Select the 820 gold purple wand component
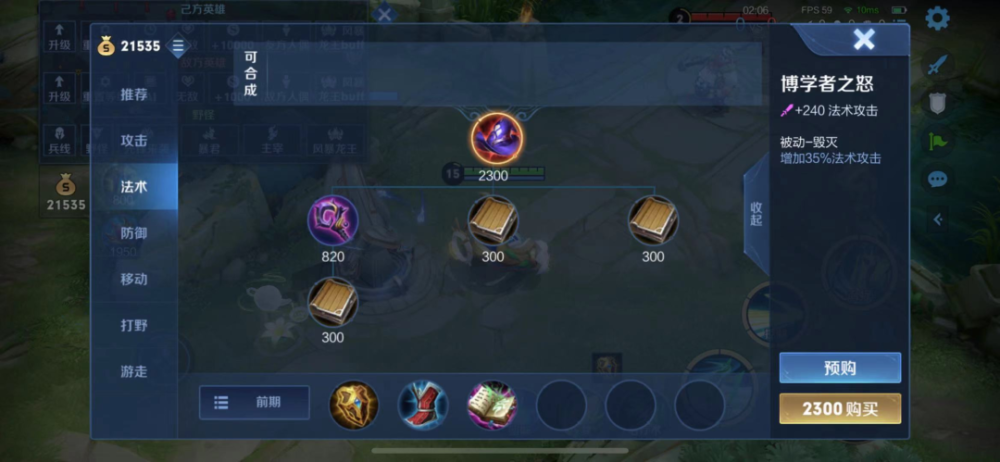This screenshot has width=1000, height=462. pyautogui.click(x=333, y=220)
